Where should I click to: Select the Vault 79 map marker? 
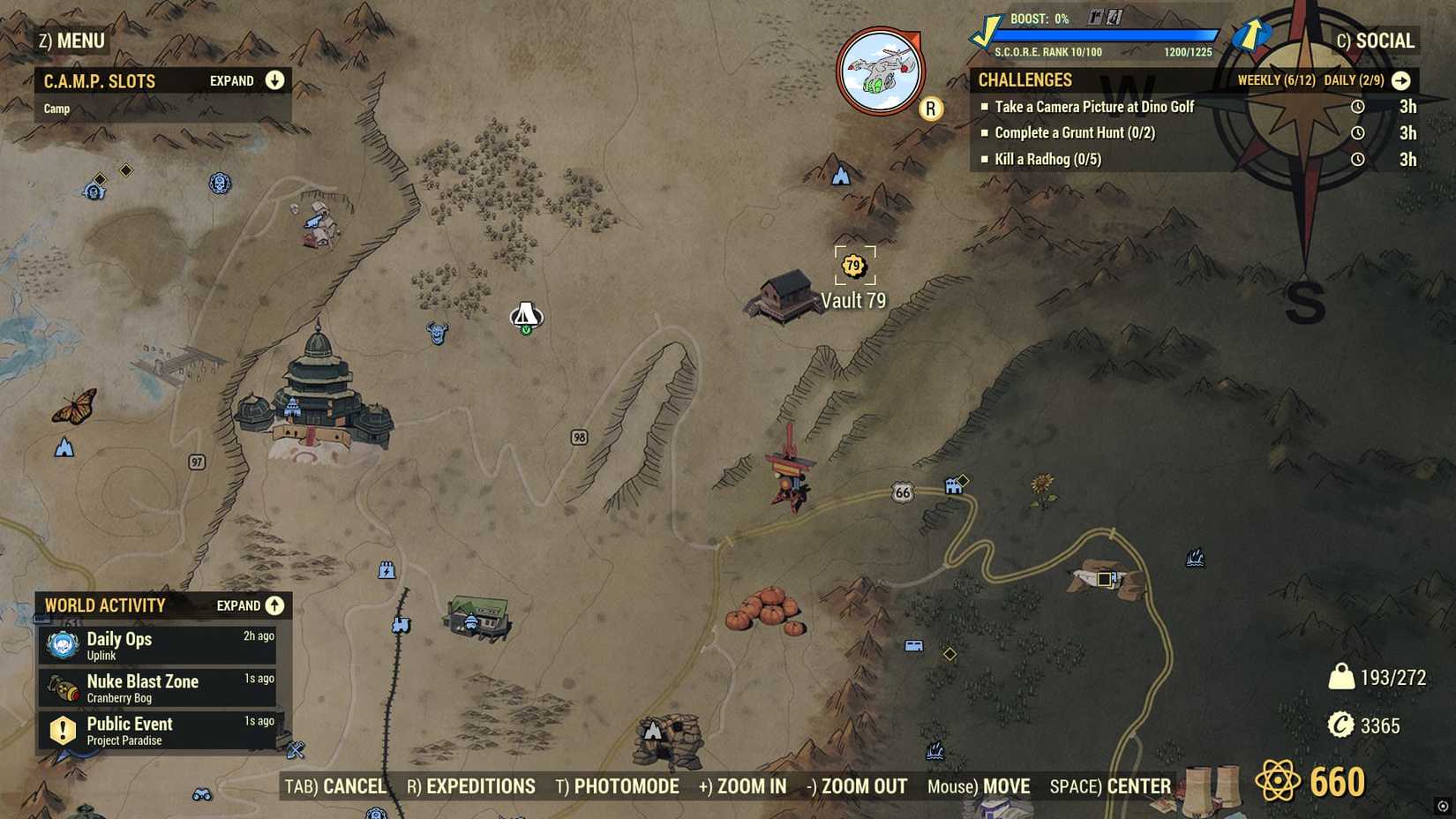click(x=852, y=263)
